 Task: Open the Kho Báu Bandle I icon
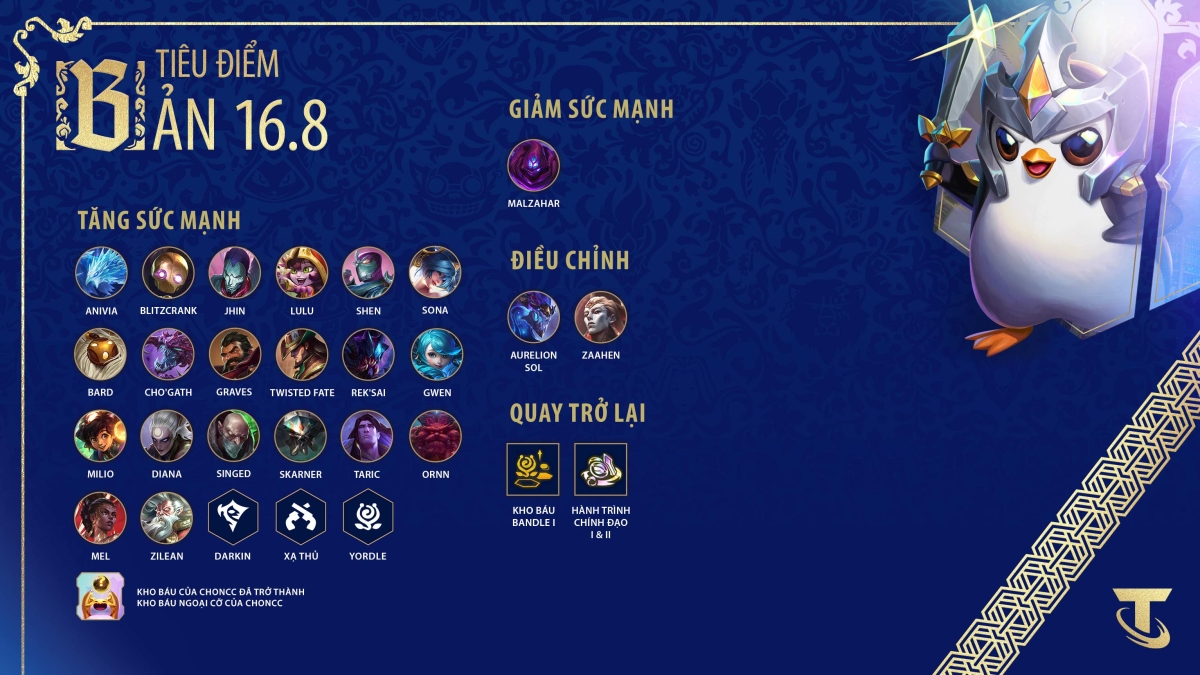point(533,469)
